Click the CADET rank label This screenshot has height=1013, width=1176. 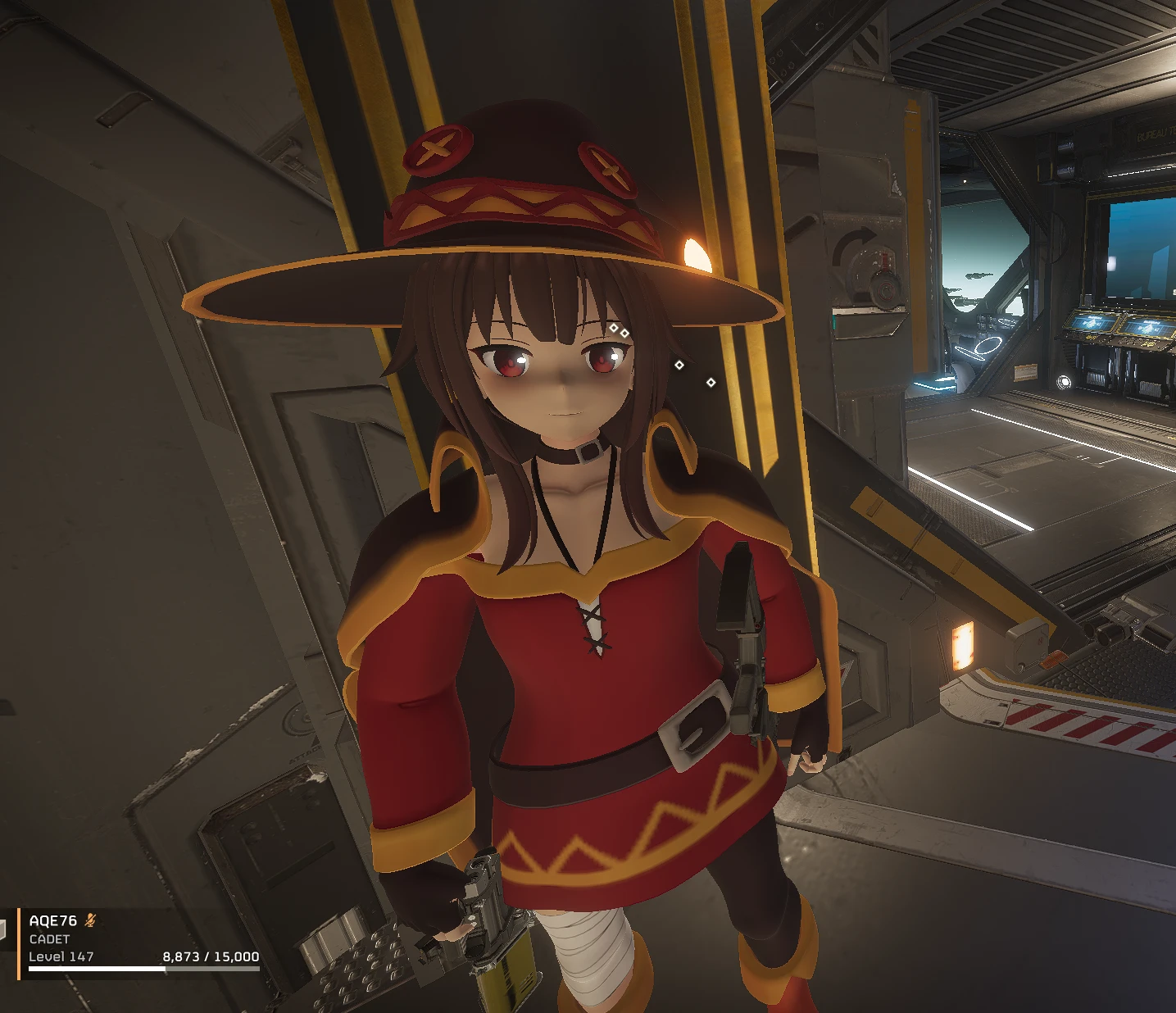49,938
